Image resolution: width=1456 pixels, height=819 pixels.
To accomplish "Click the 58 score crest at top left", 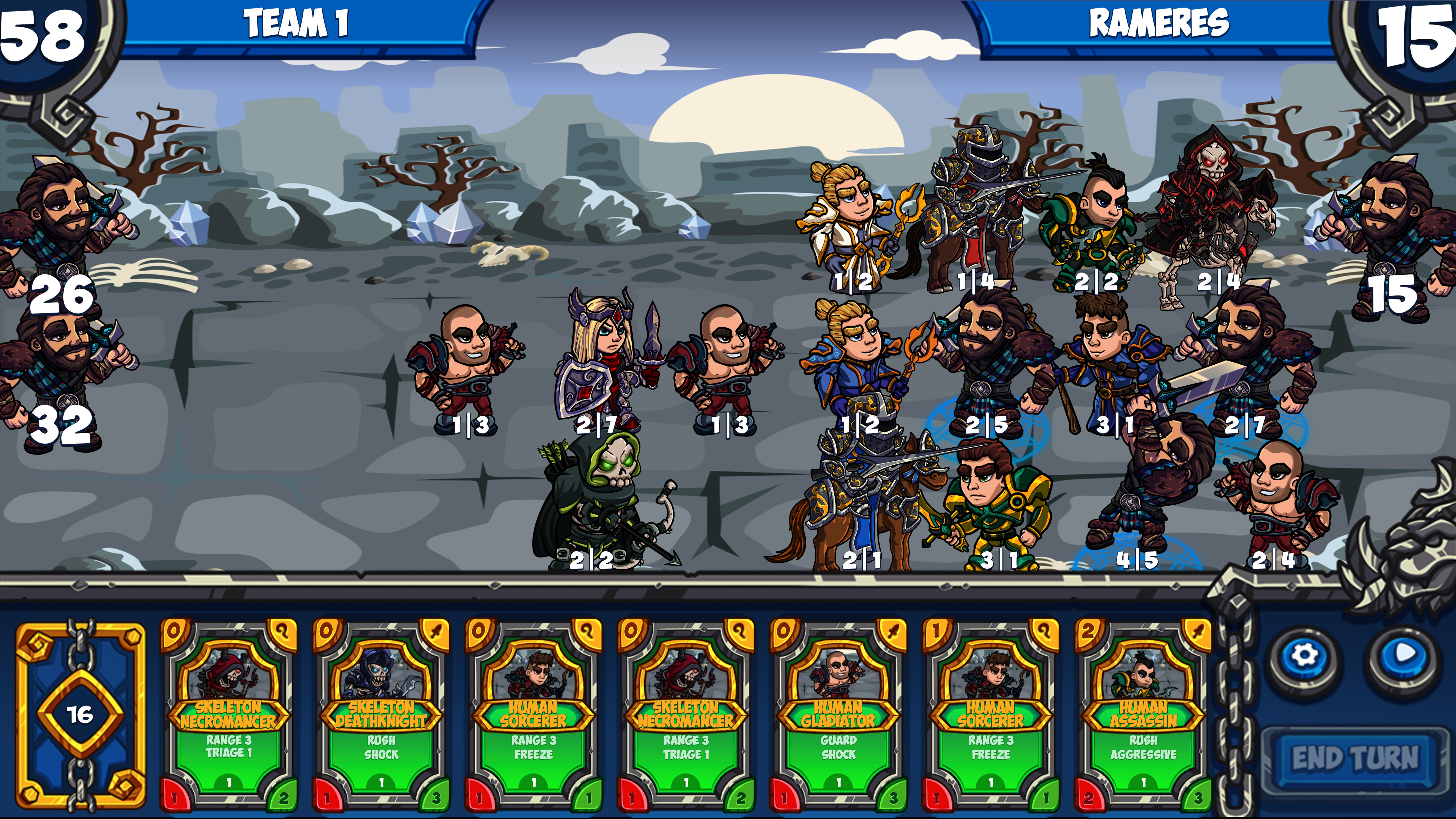I will 42,34.
